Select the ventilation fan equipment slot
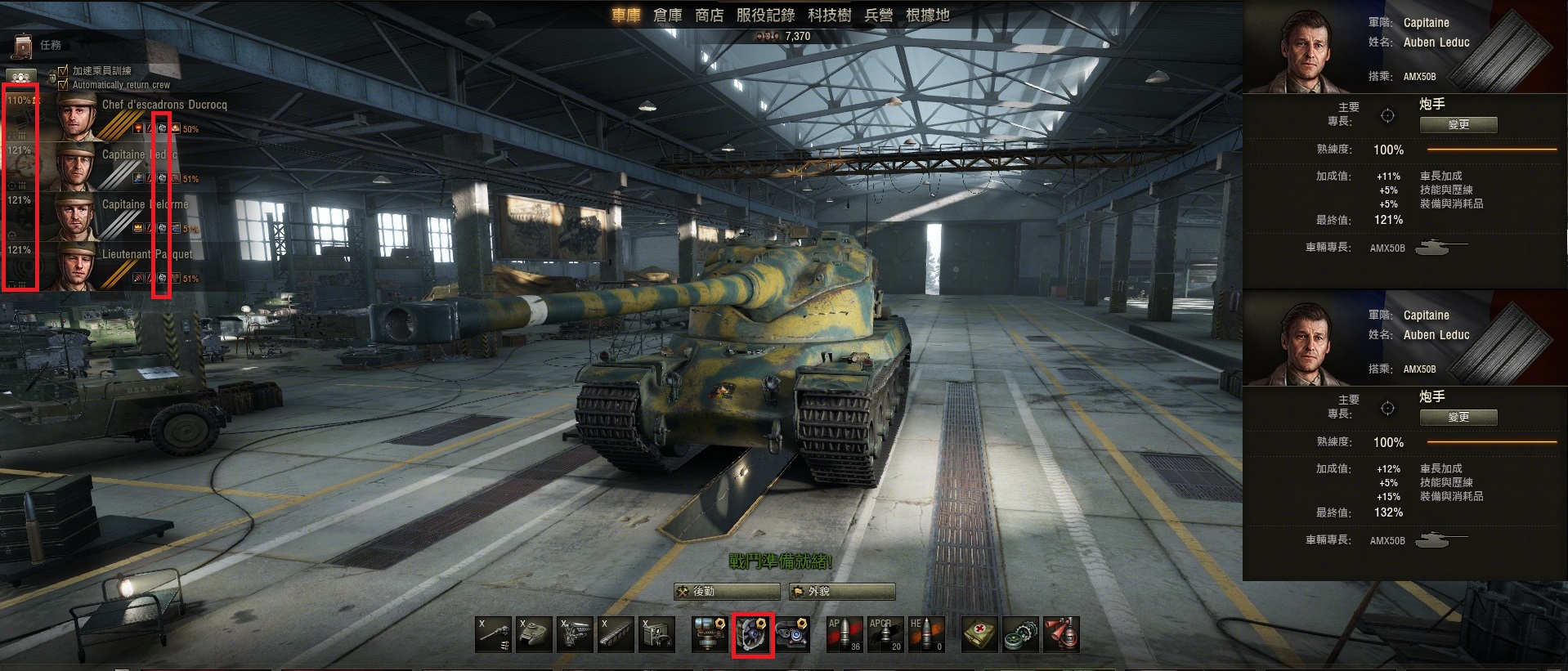This screenshot has width=1568, height=671. (x=752, y=634)
